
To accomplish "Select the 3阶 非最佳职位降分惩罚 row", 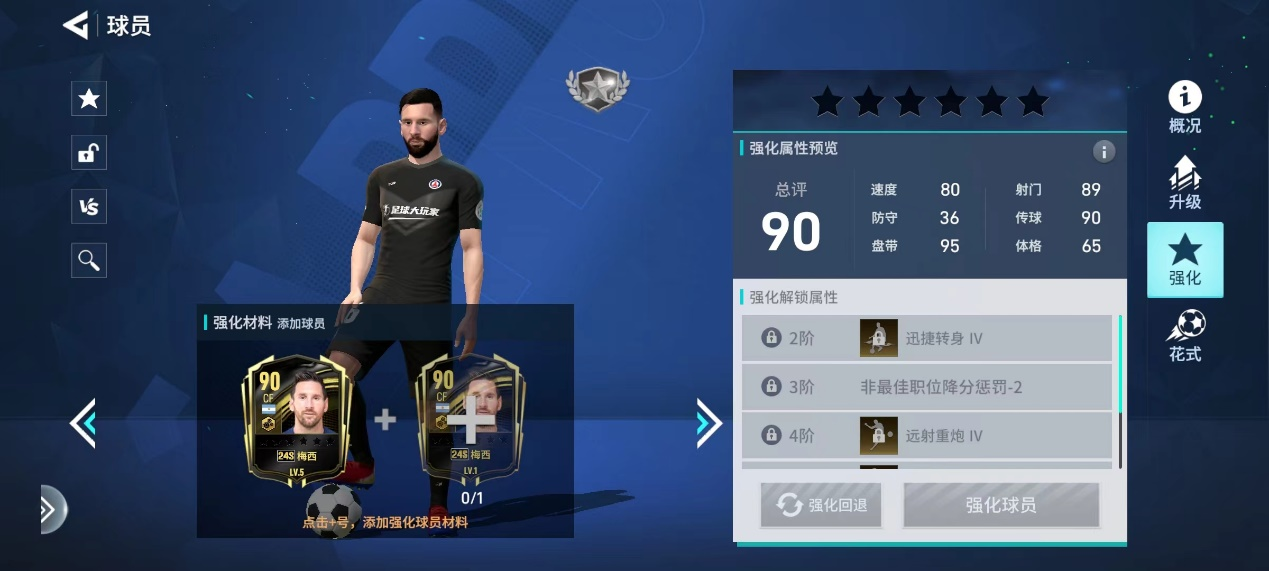I will click(x=926, y=387).
